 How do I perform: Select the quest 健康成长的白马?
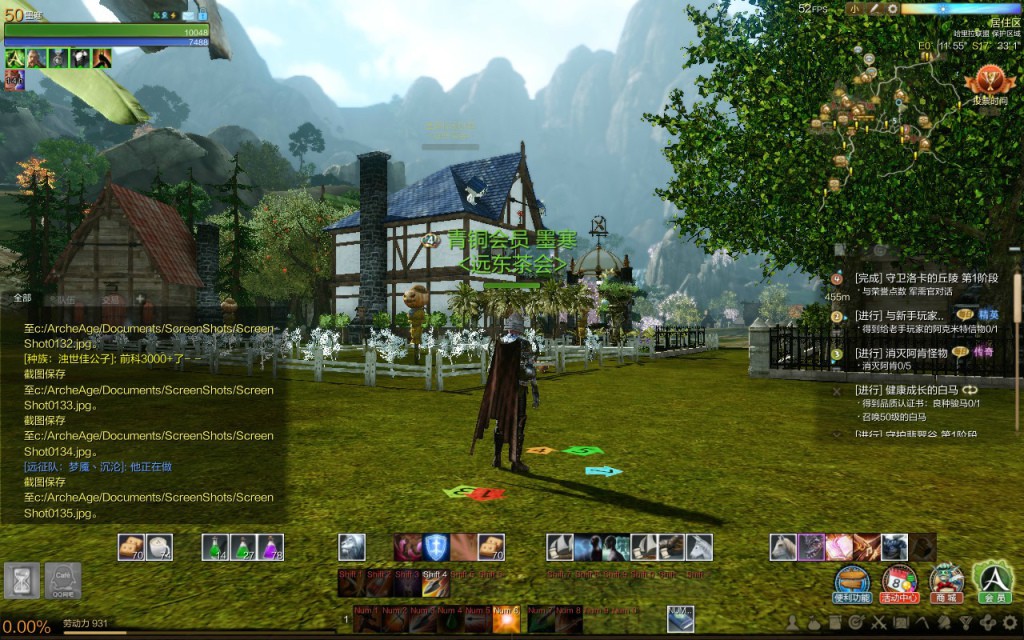pos(907,389)
